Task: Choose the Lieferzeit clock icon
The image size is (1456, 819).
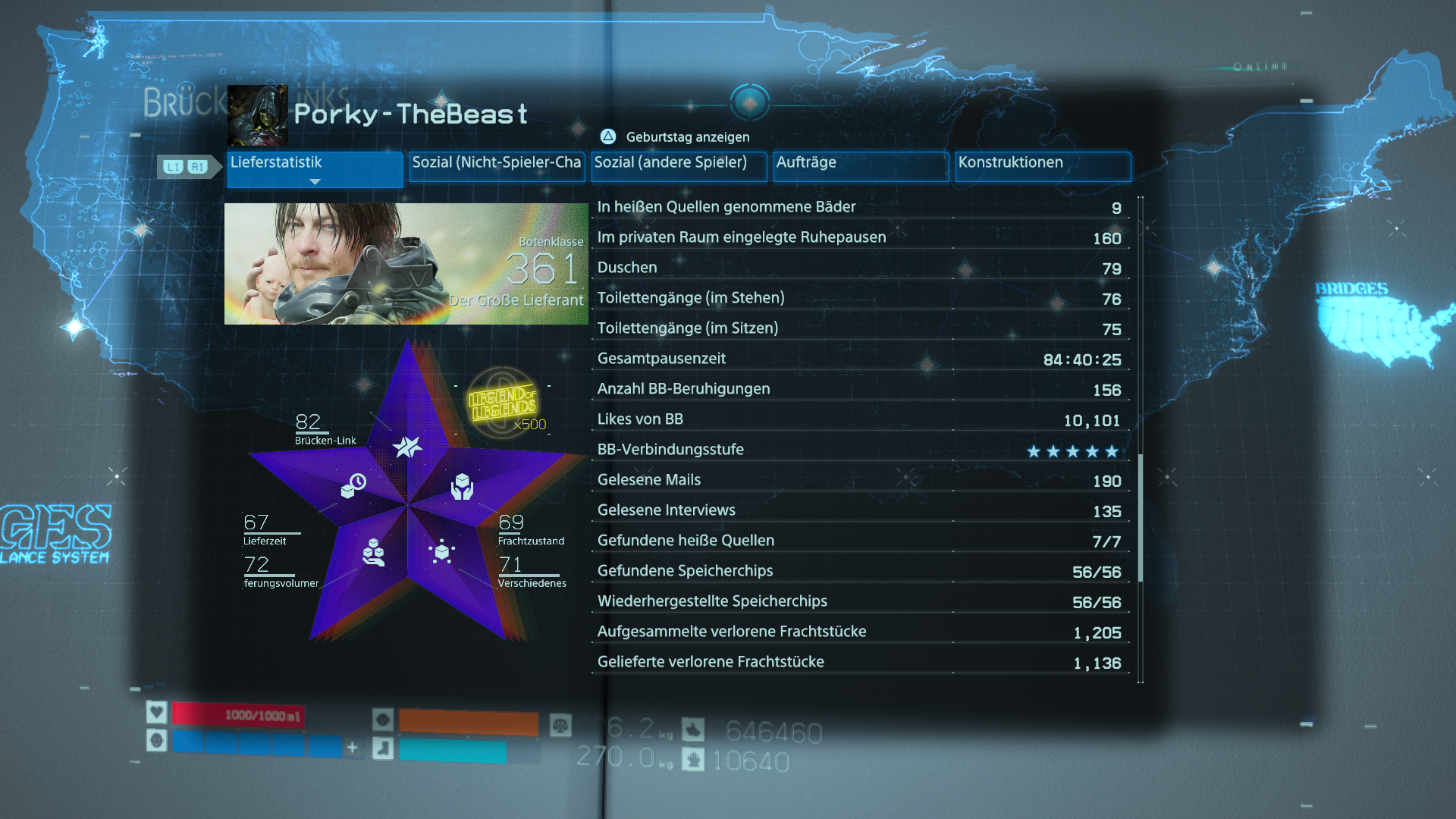Action: tap(353, 485)
